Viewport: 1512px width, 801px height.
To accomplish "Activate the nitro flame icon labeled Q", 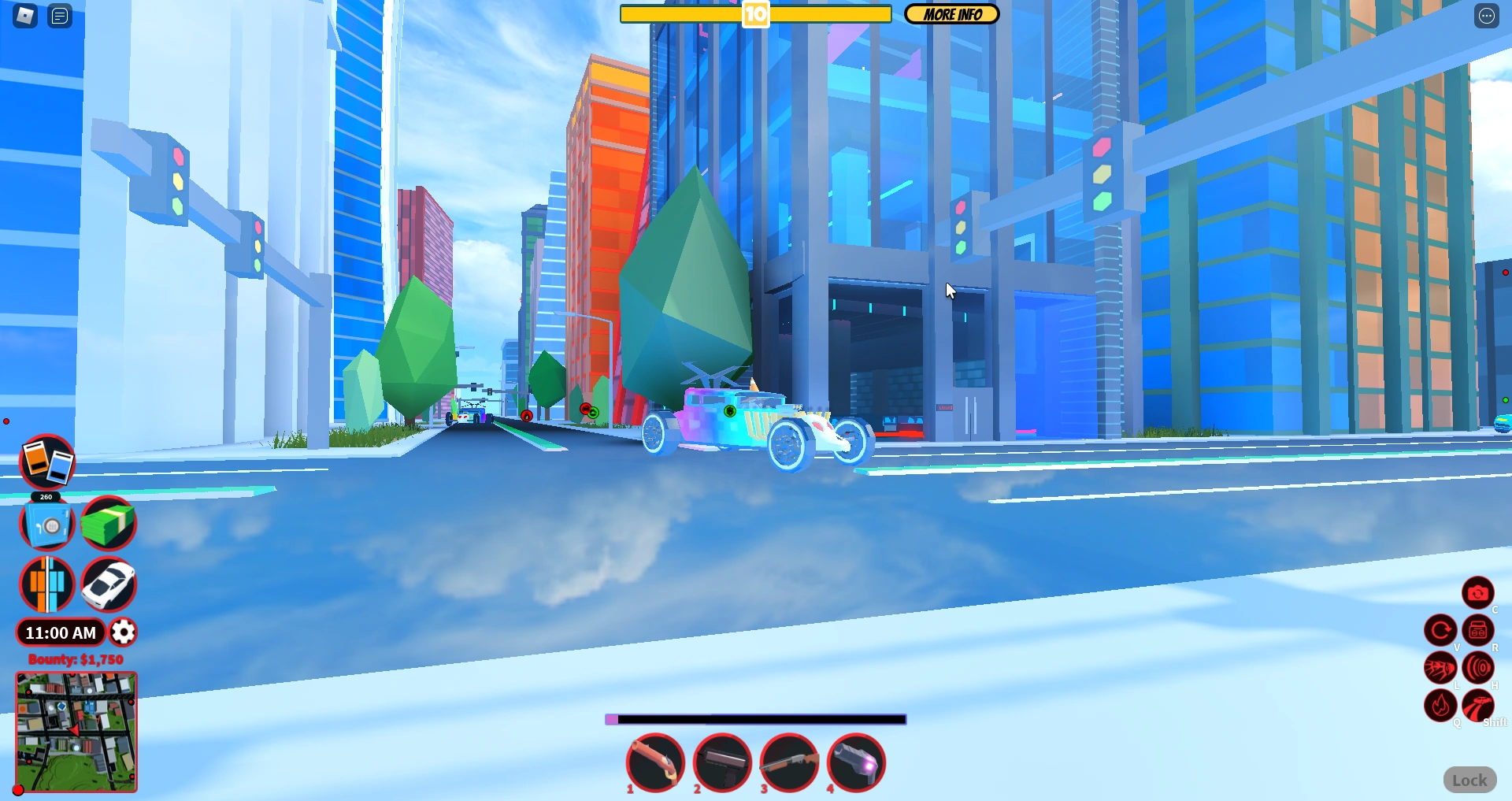I will click(x=1441, y=706).
